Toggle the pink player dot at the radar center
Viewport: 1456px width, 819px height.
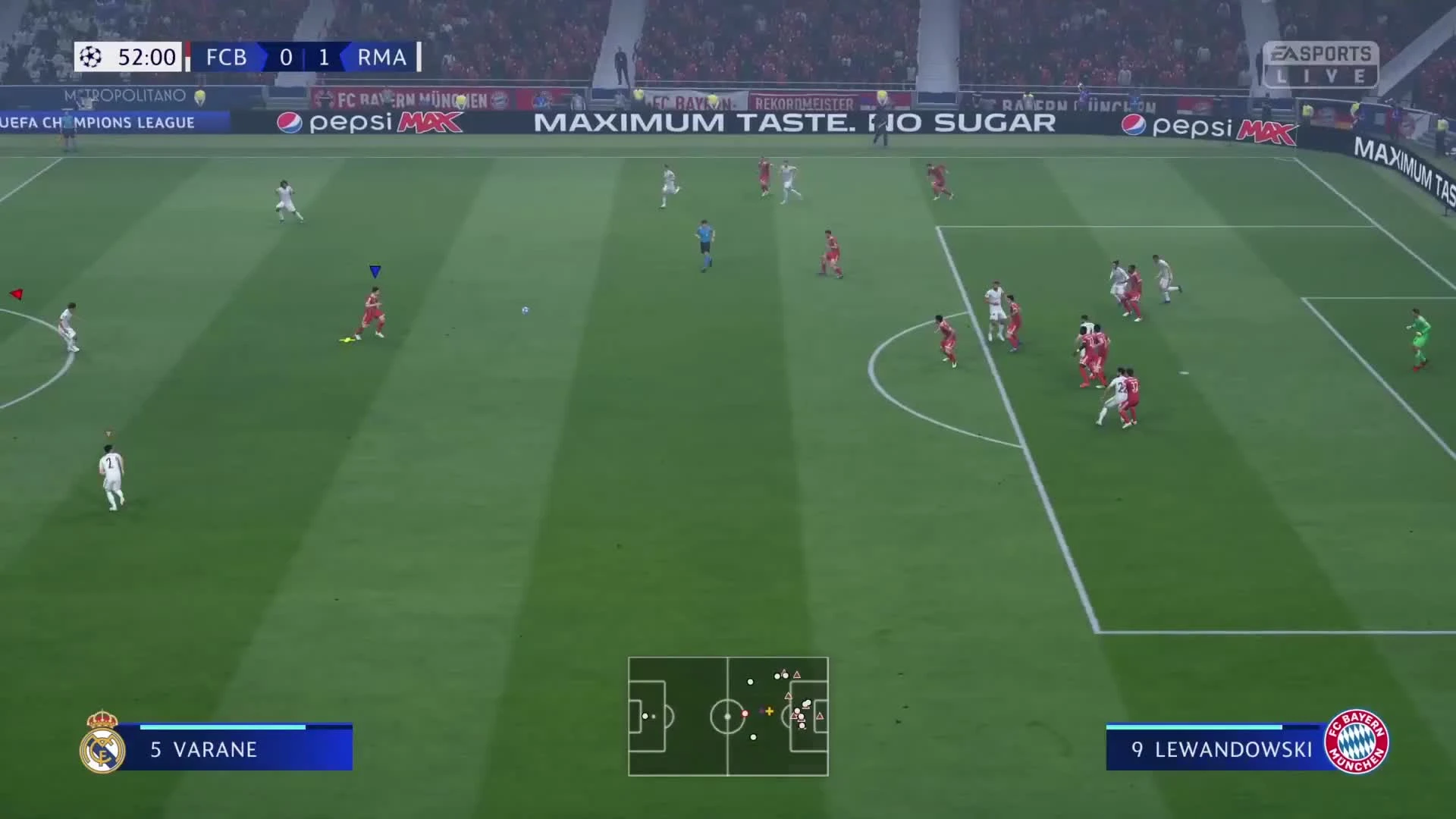point(747,714)
